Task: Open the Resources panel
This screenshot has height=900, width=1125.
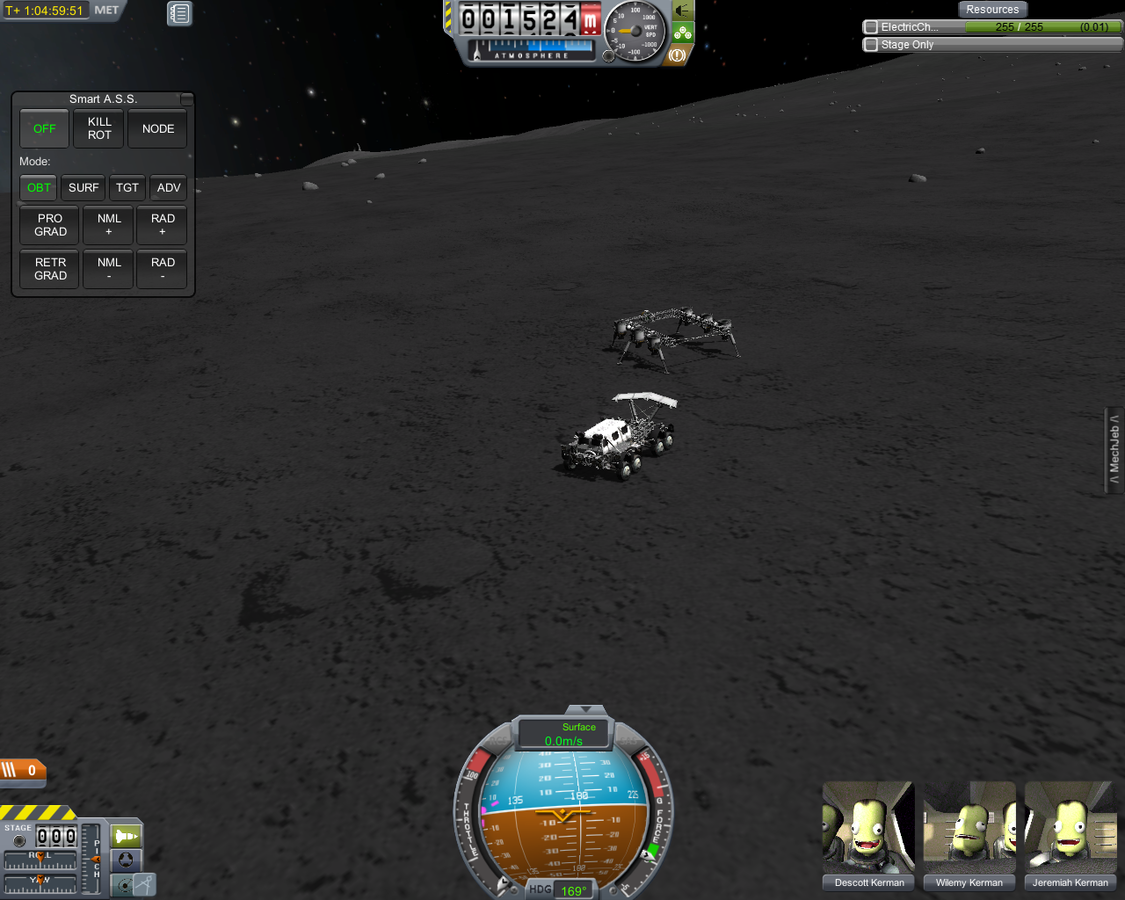Action: [x=992, y=9]
